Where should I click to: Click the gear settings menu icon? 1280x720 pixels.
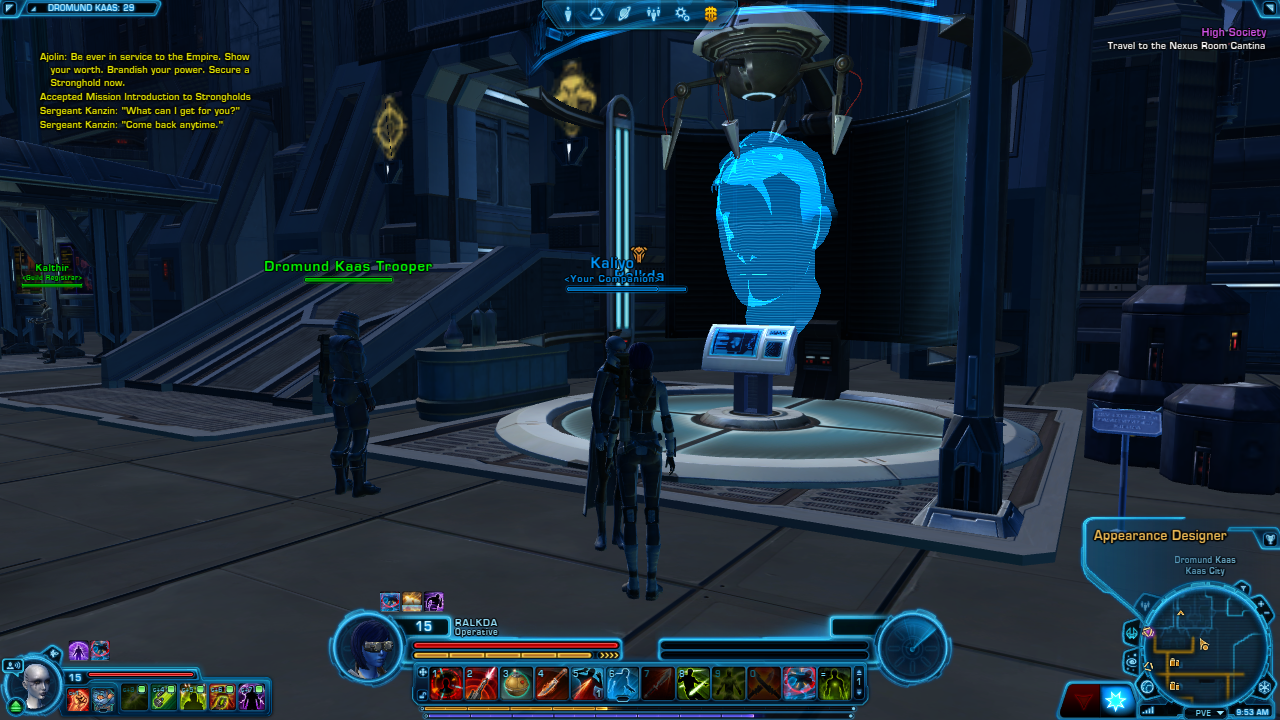pos(682,14)
